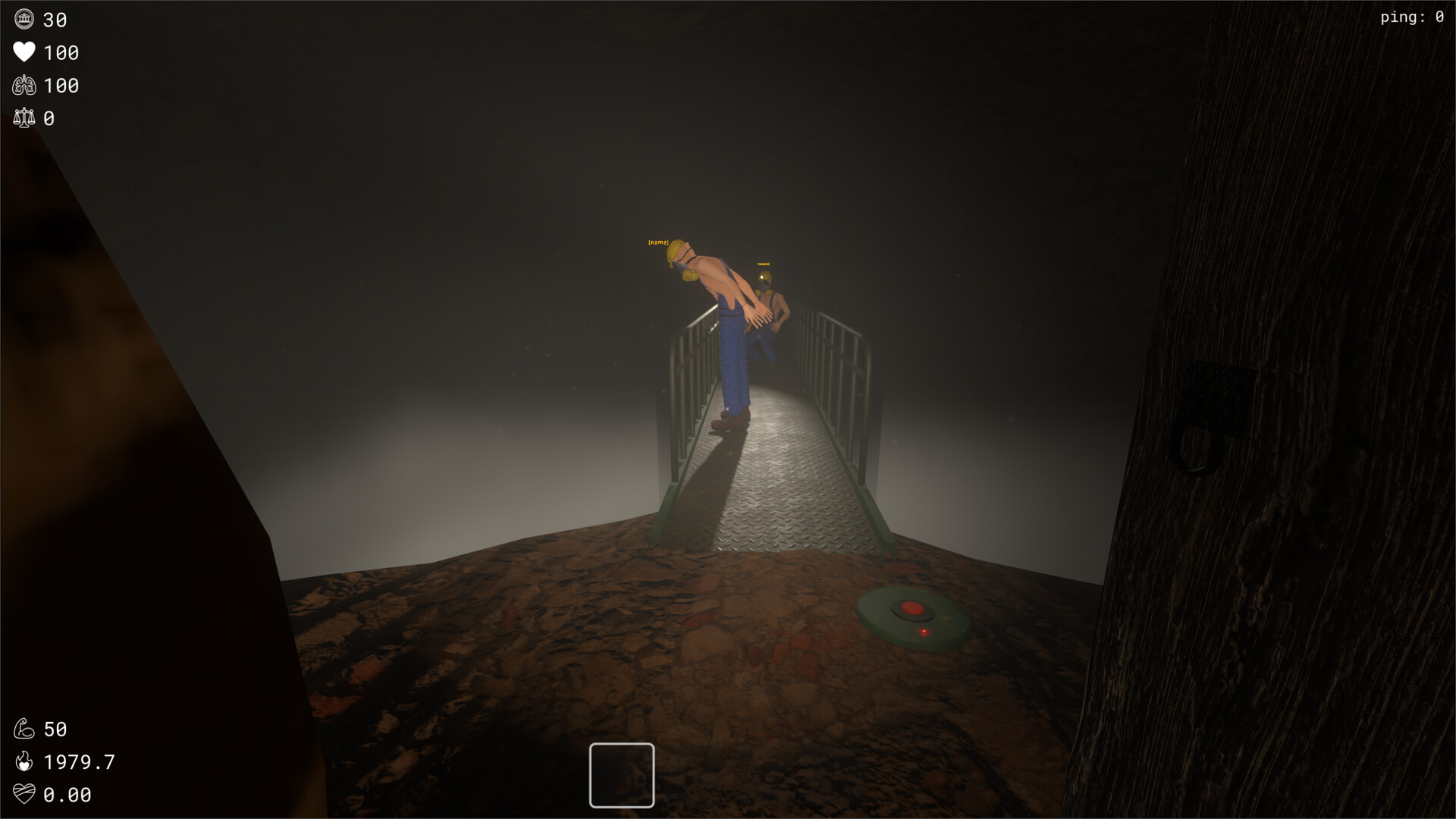Click the red indicator light below the button
Screen dimensions: 1456x819
click(x=924, y=631)
